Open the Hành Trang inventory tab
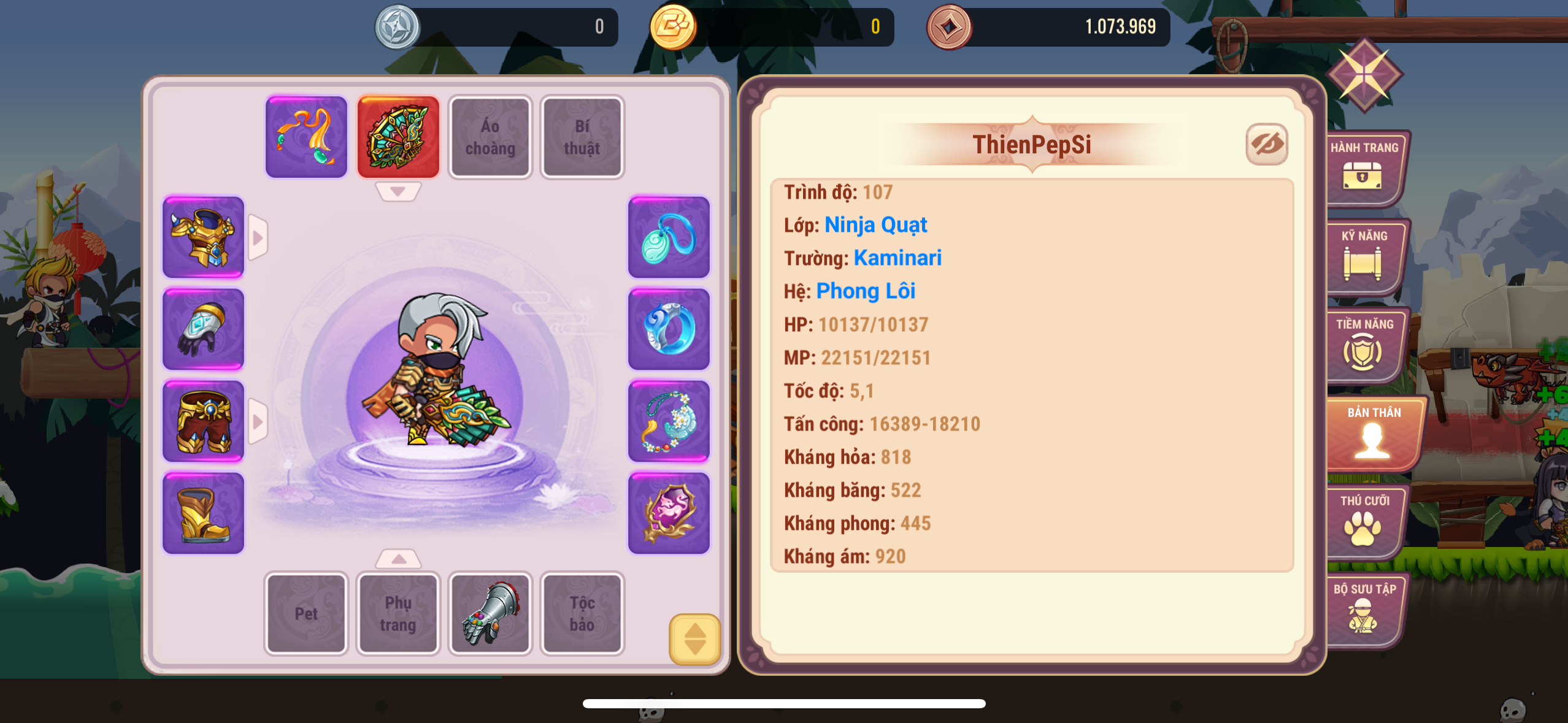 (x=1363, y=167)
